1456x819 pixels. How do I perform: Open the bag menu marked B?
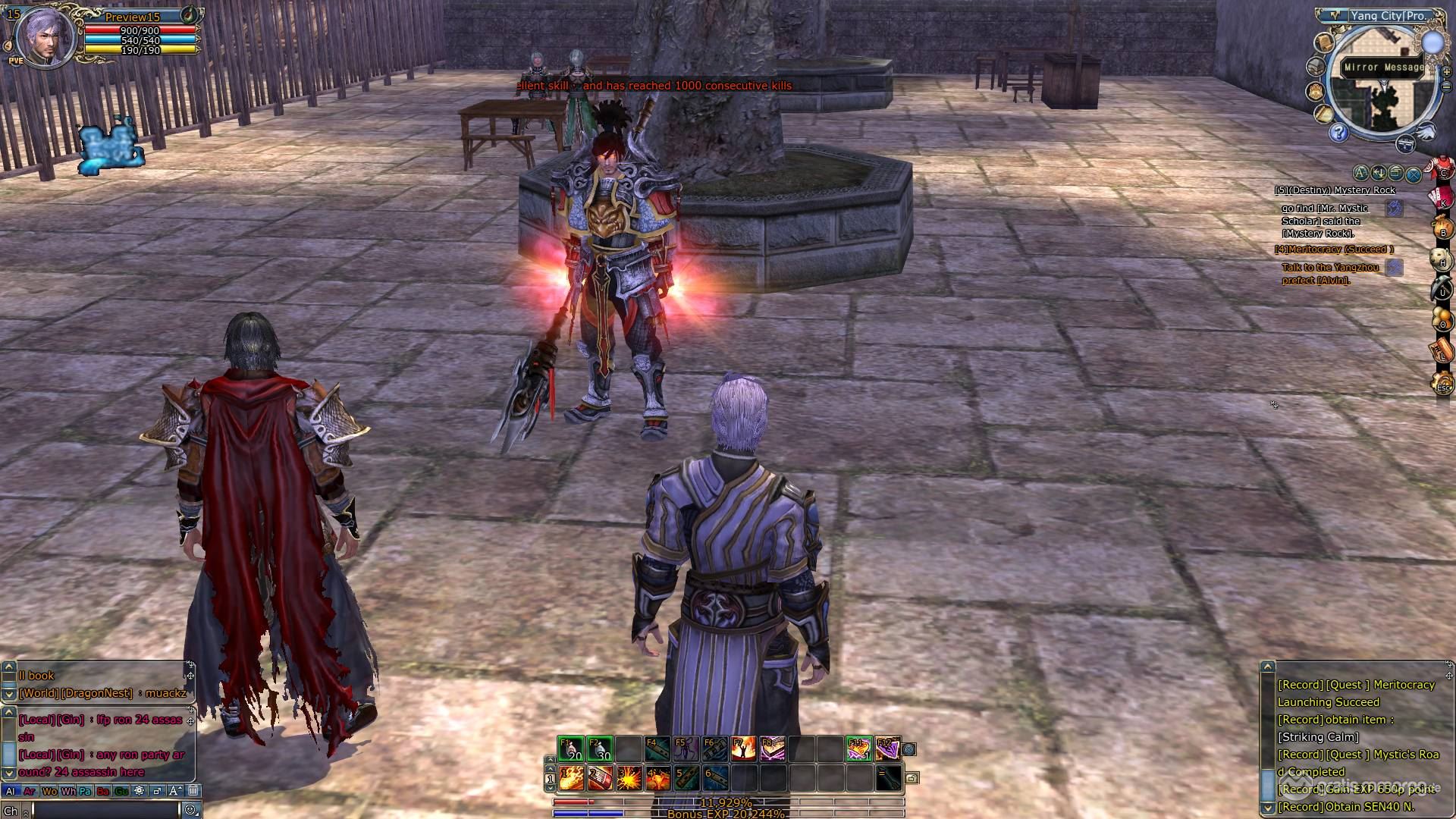coord(1442,229)
